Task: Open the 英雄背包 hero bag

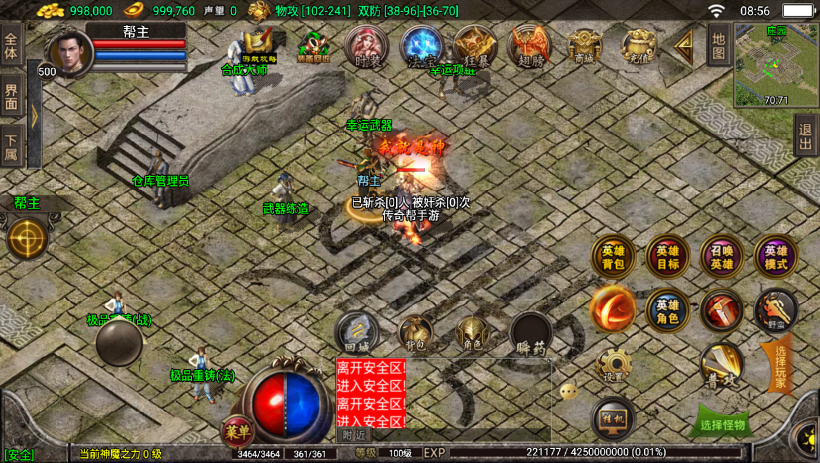Action: coord(613,257)
